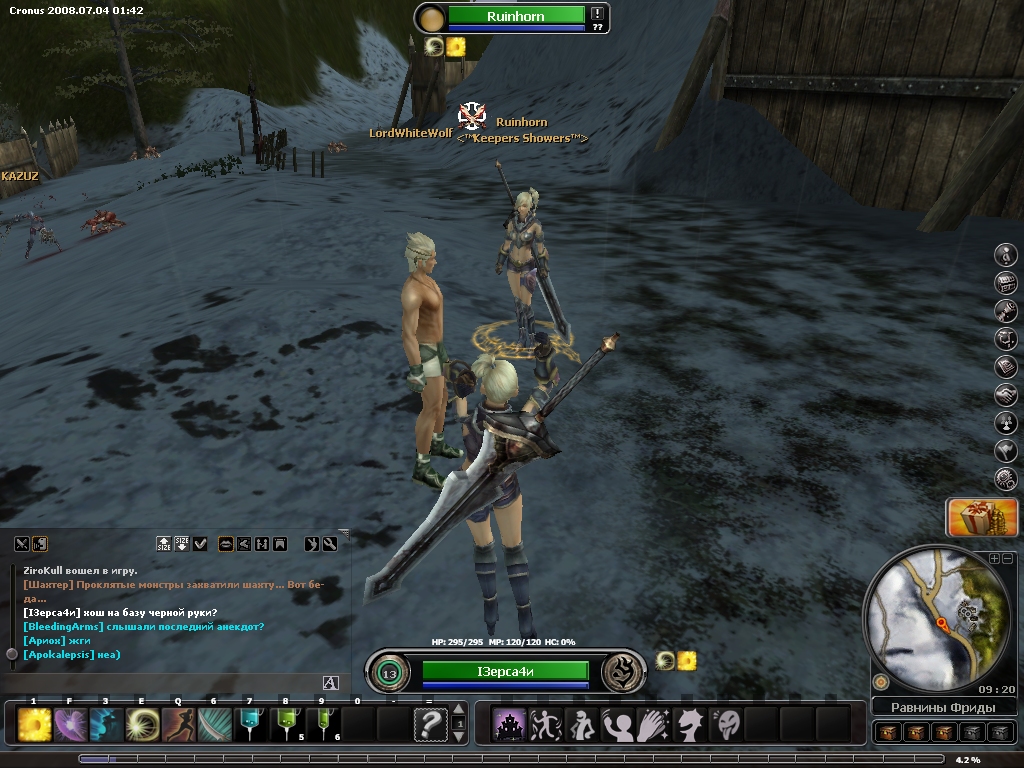Use the running figure sprint skill

point(179,724)
